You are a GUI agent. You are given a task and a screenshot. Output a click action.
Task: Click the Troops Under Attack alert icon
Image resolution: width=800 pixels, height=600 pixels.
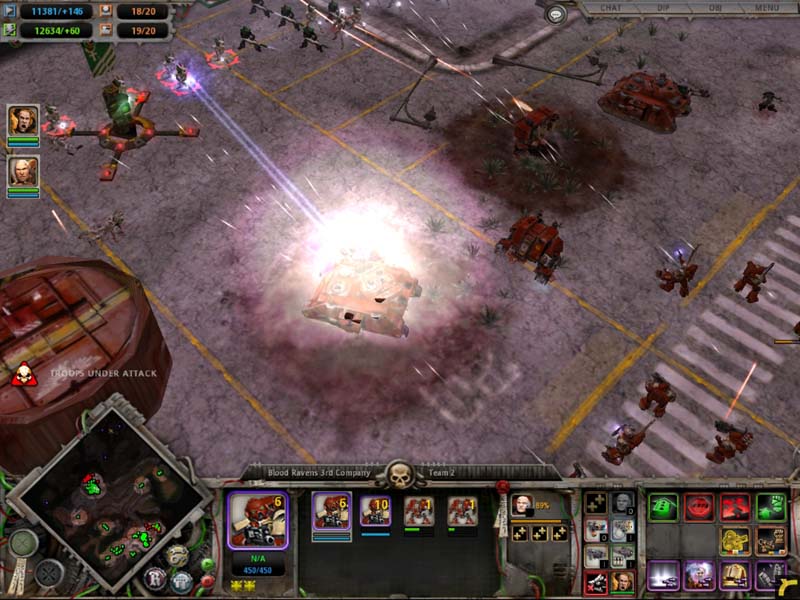(x=21, y=375)
